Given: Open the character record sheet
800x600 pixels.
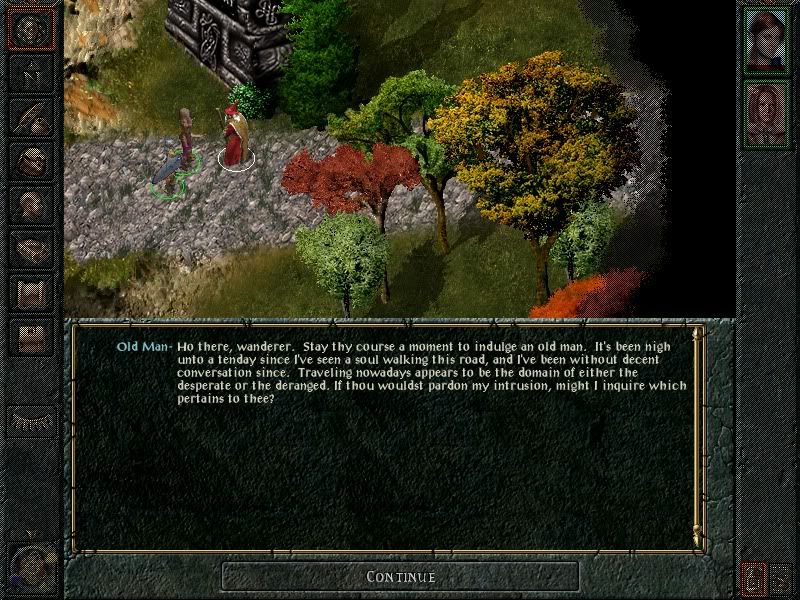Looking at the screenshot, I should click(31, 205).
